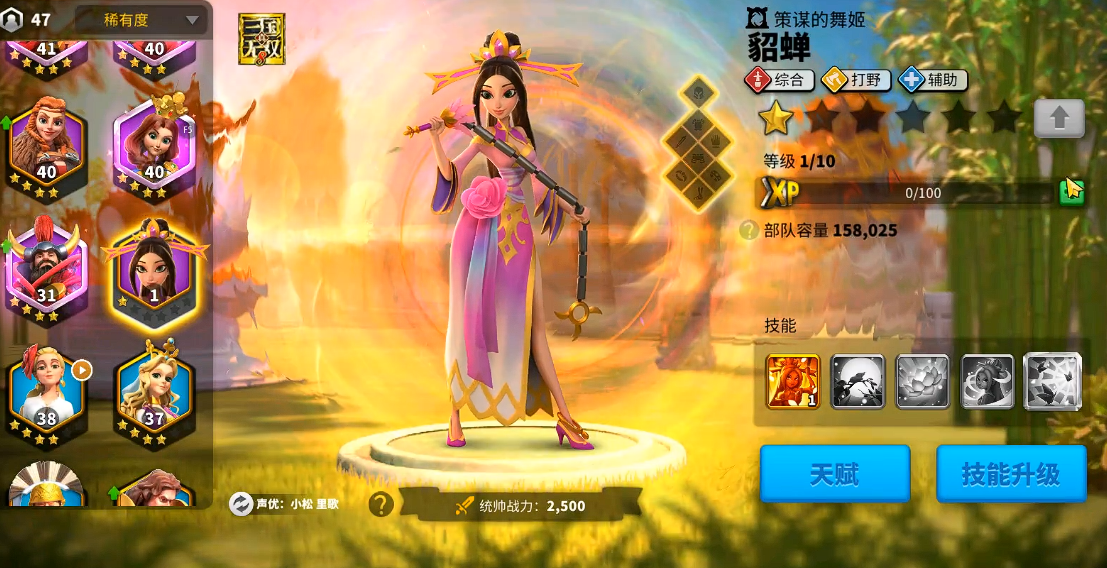Image resolution: width=1107 pixels, height=568 pixels.
Task: Click the grey star upgrade arrow button
Action: pos(1059,118)
